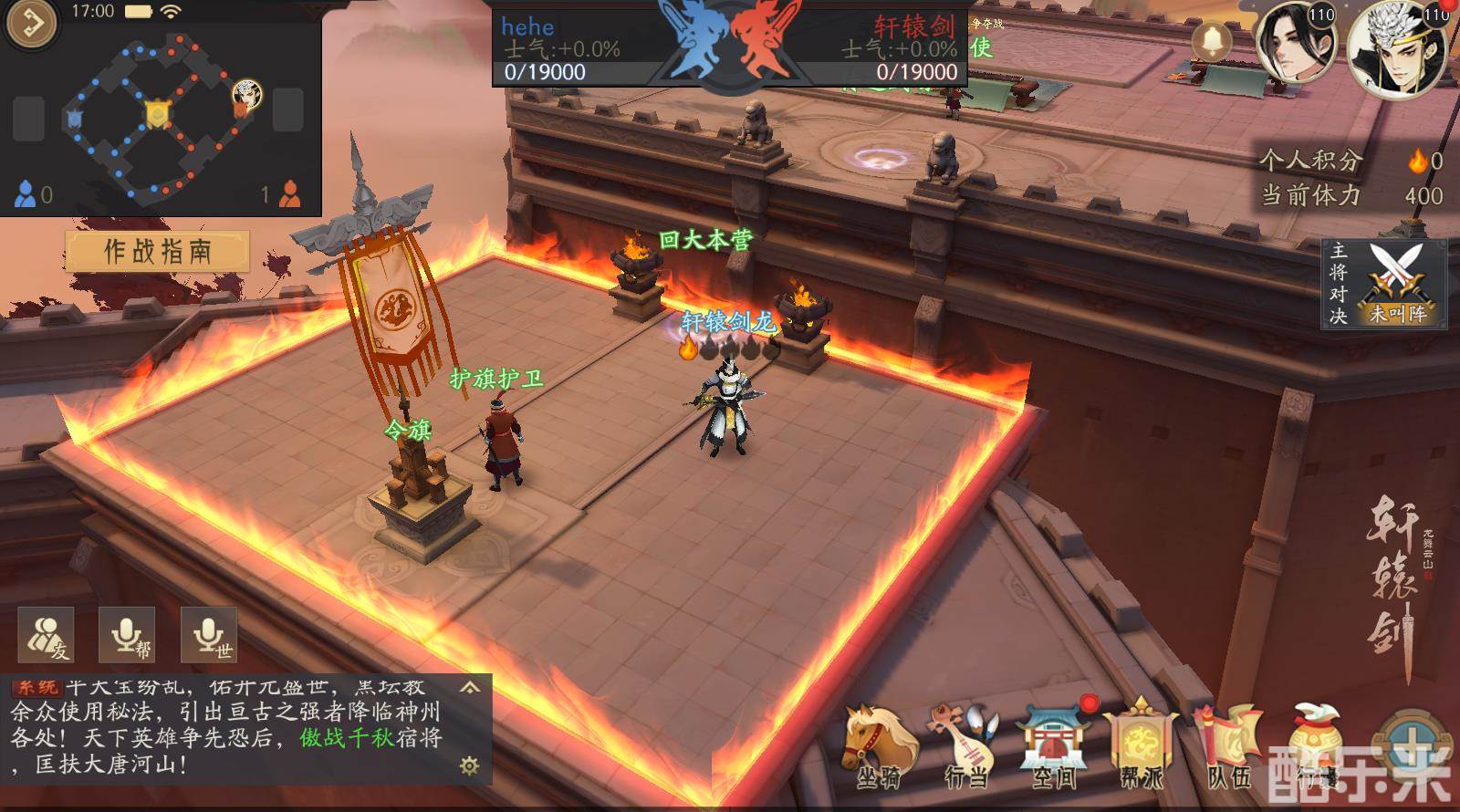1460x812 pixels.
Task: Click the bell notification icon
Action: click(x=1213, y=41)
